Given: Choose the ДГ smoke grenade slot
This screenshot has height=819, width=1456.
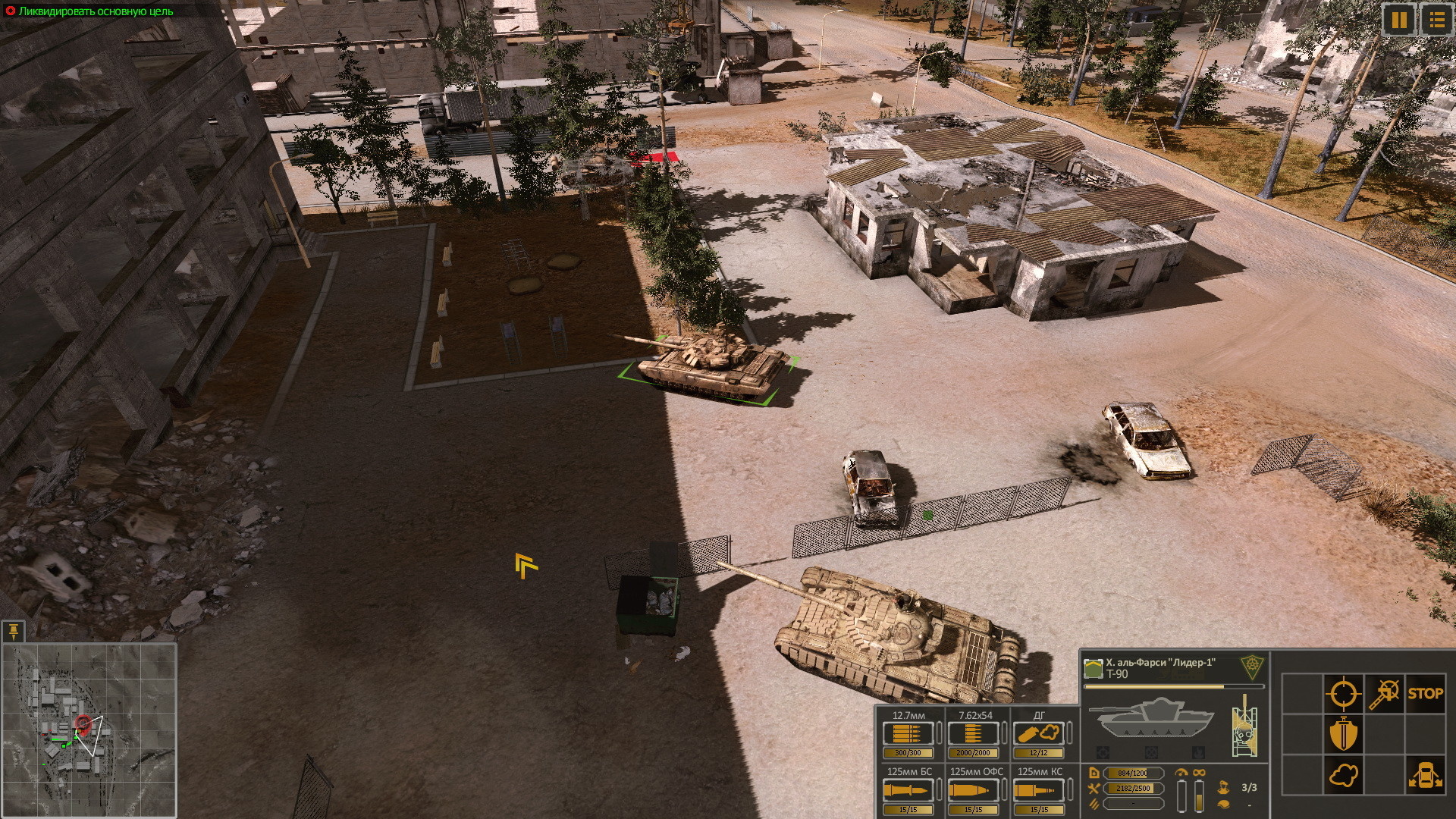Looking at the screenshot, I should pyautogui.click(x=1039, y=734).
